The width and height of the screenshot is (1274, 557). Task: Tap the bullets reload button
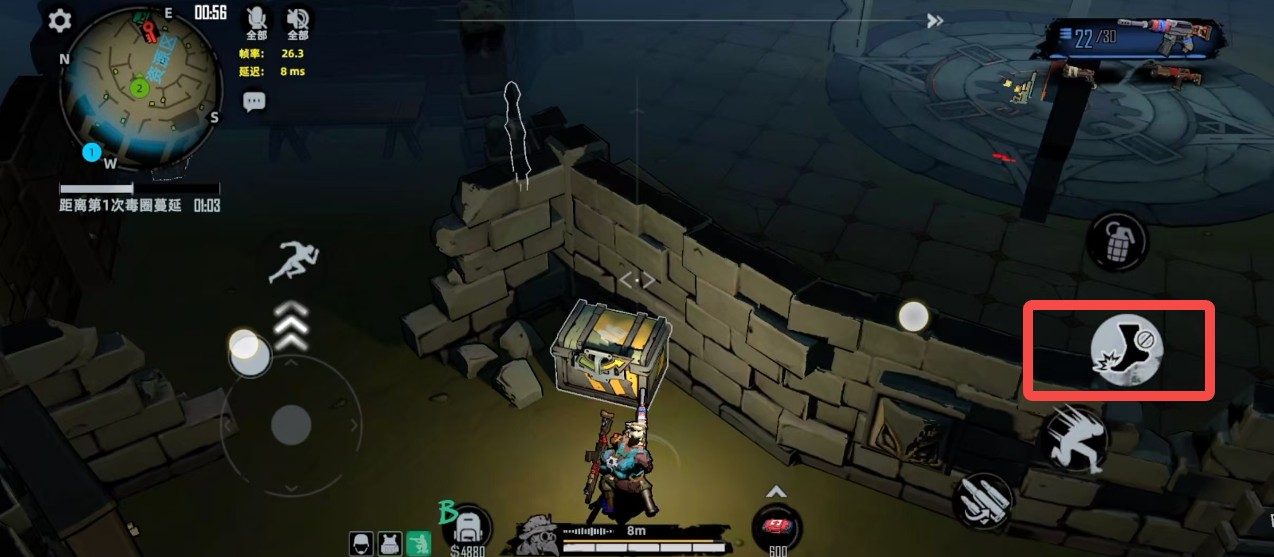tap(981, 502)
